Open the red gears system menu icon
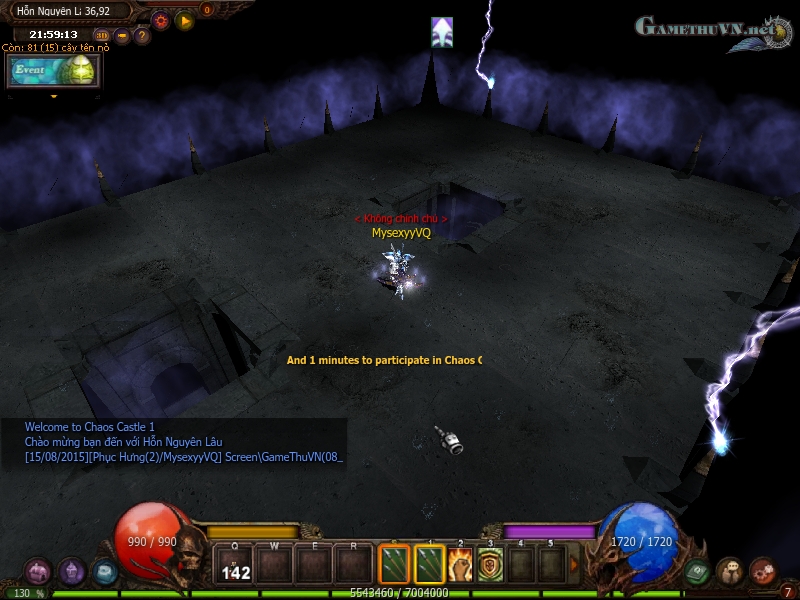Viewport: 800px width, 600px height. point(763,571)
